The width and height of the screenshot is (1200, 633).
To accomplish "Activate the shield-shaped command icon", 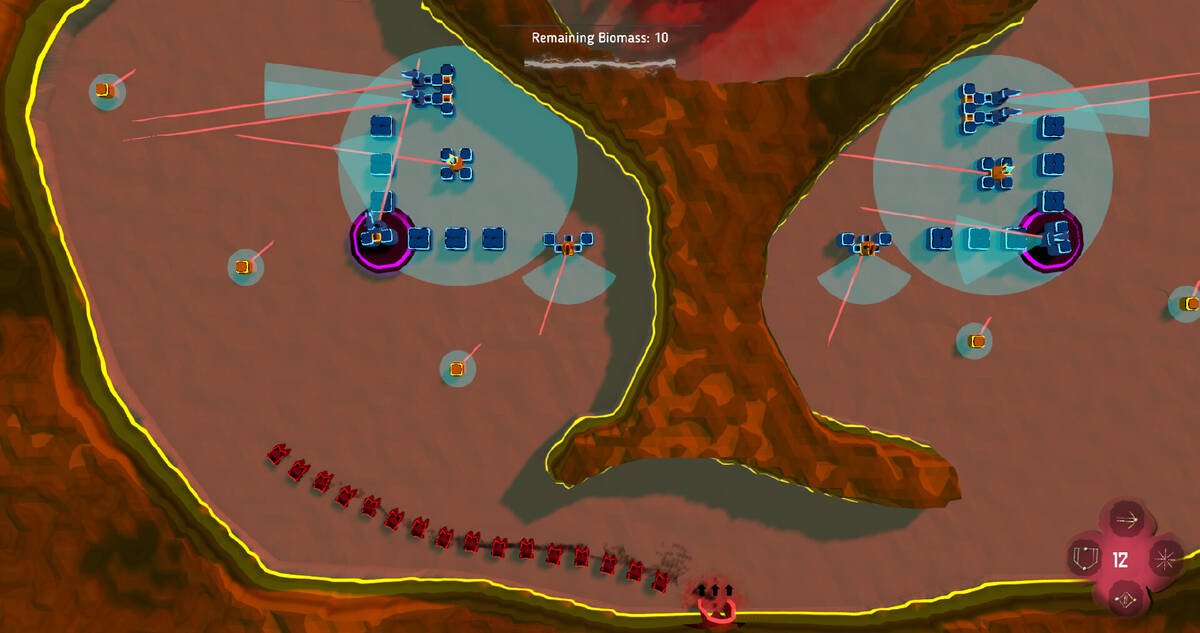I will coord(1083,556).
